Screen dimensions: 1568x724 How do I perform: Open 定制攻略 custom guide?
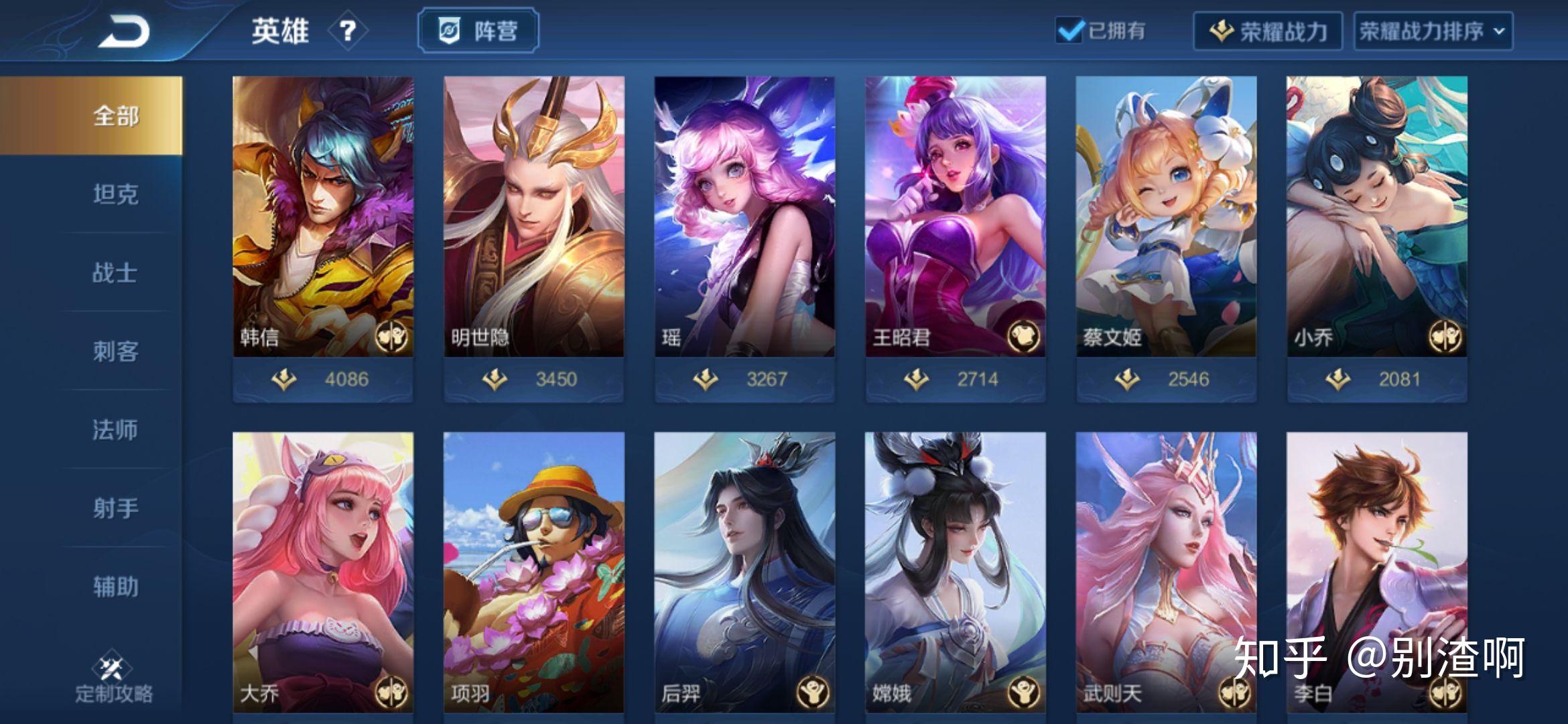point(114,677)
